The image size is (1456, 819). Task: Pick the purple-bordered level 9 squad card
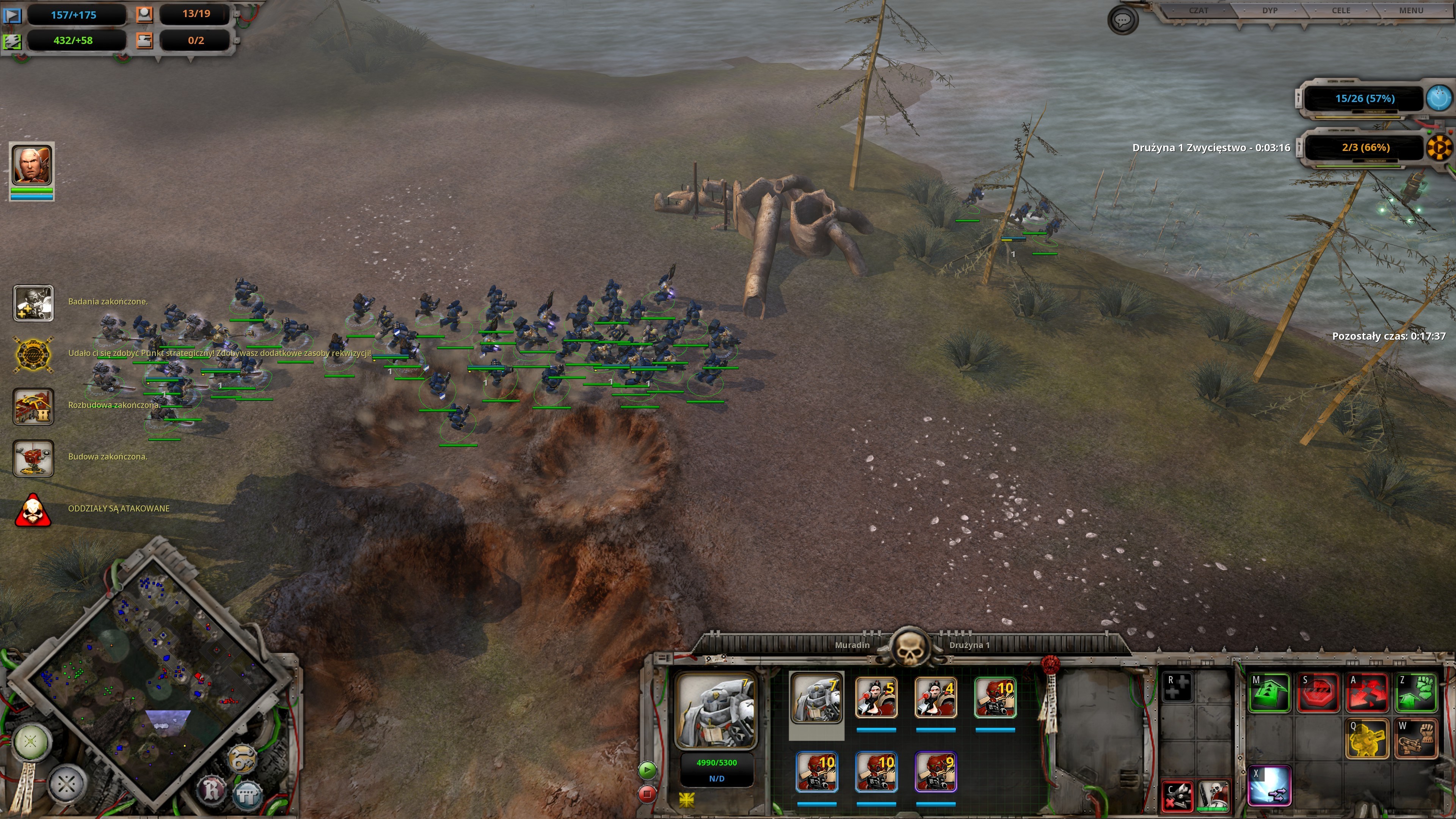tap(935, 772)
